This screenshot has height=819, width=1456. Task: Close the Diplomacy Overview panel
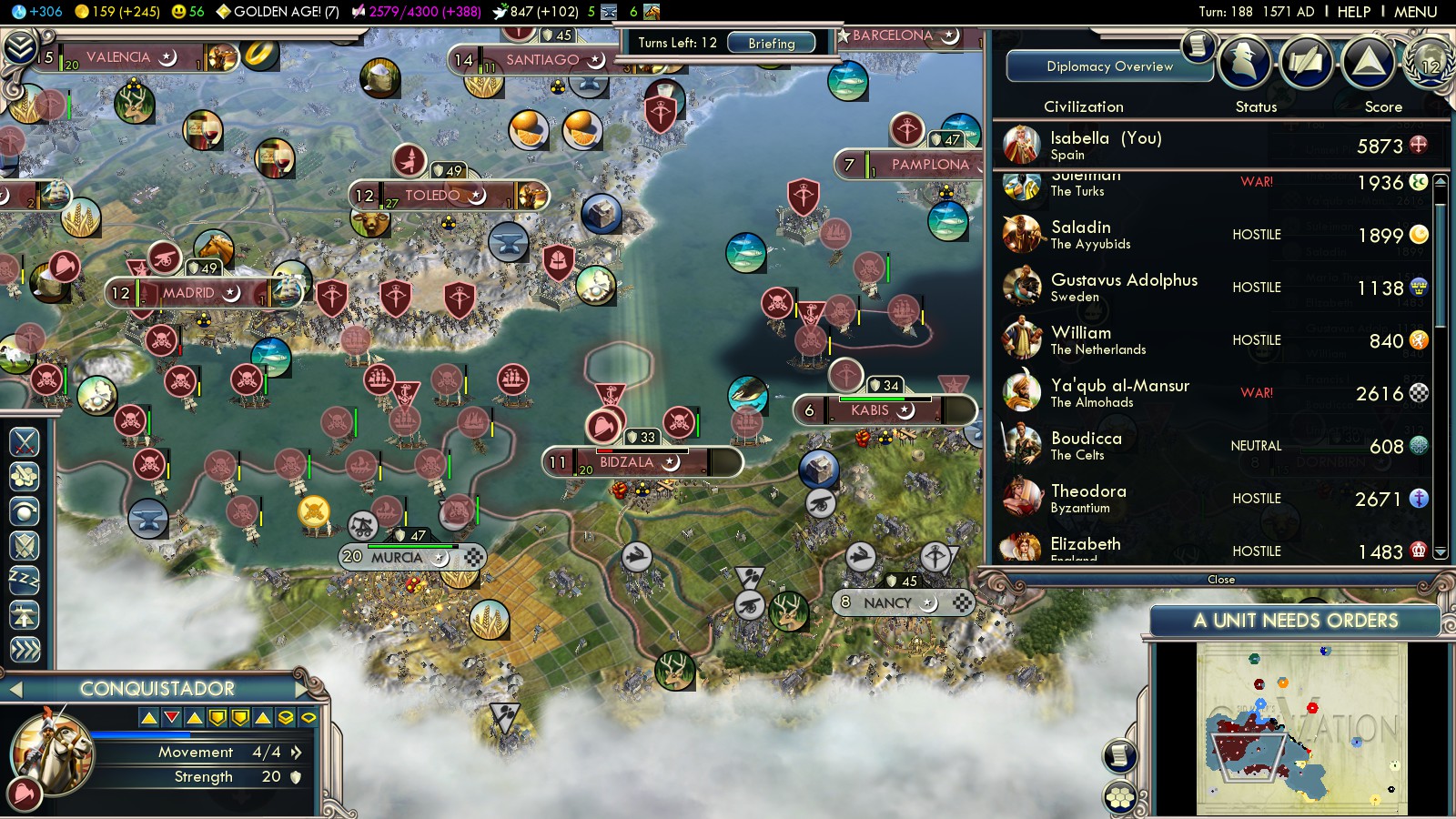point(1220,580)
